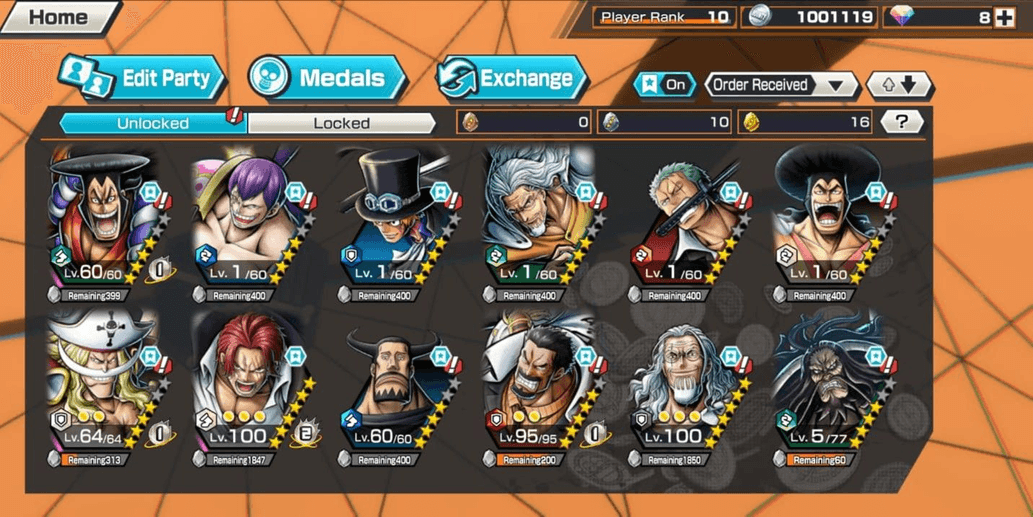Open the Exchange menu

pyautogui.click(x=511, y=79)
